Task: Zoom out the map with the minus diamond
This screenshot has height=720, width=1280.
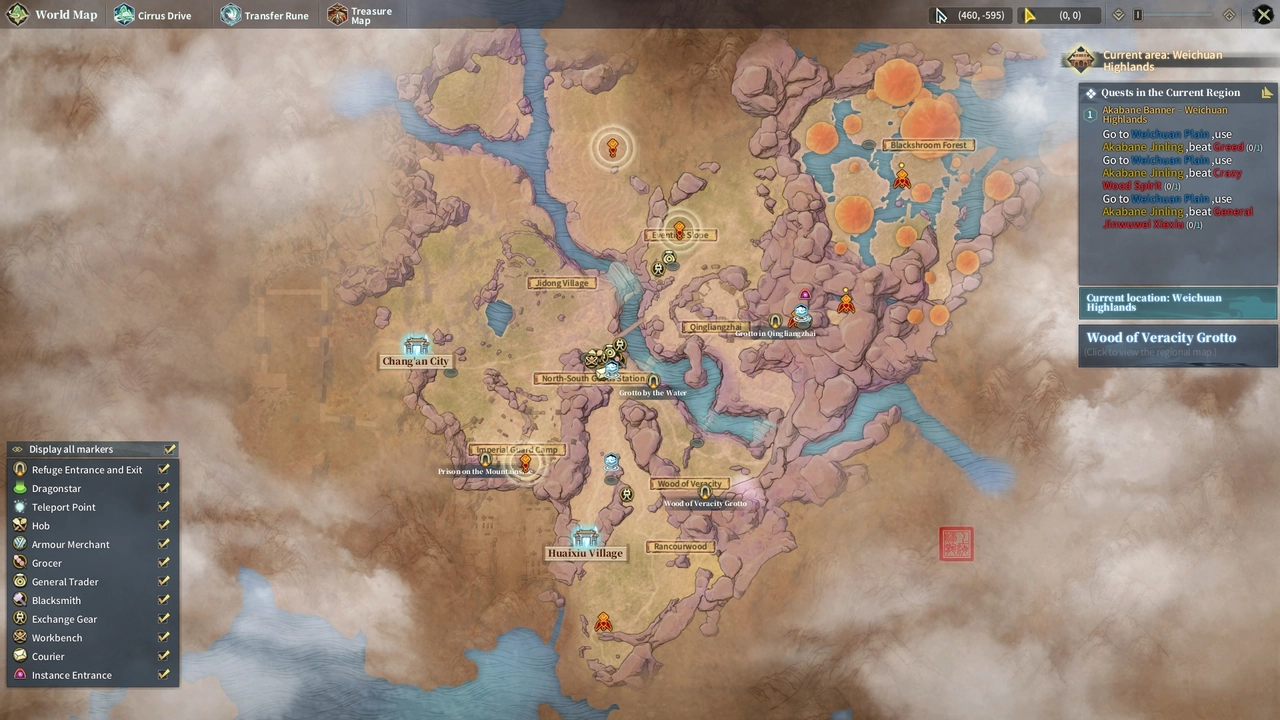Action: (x=1119, y=15)
